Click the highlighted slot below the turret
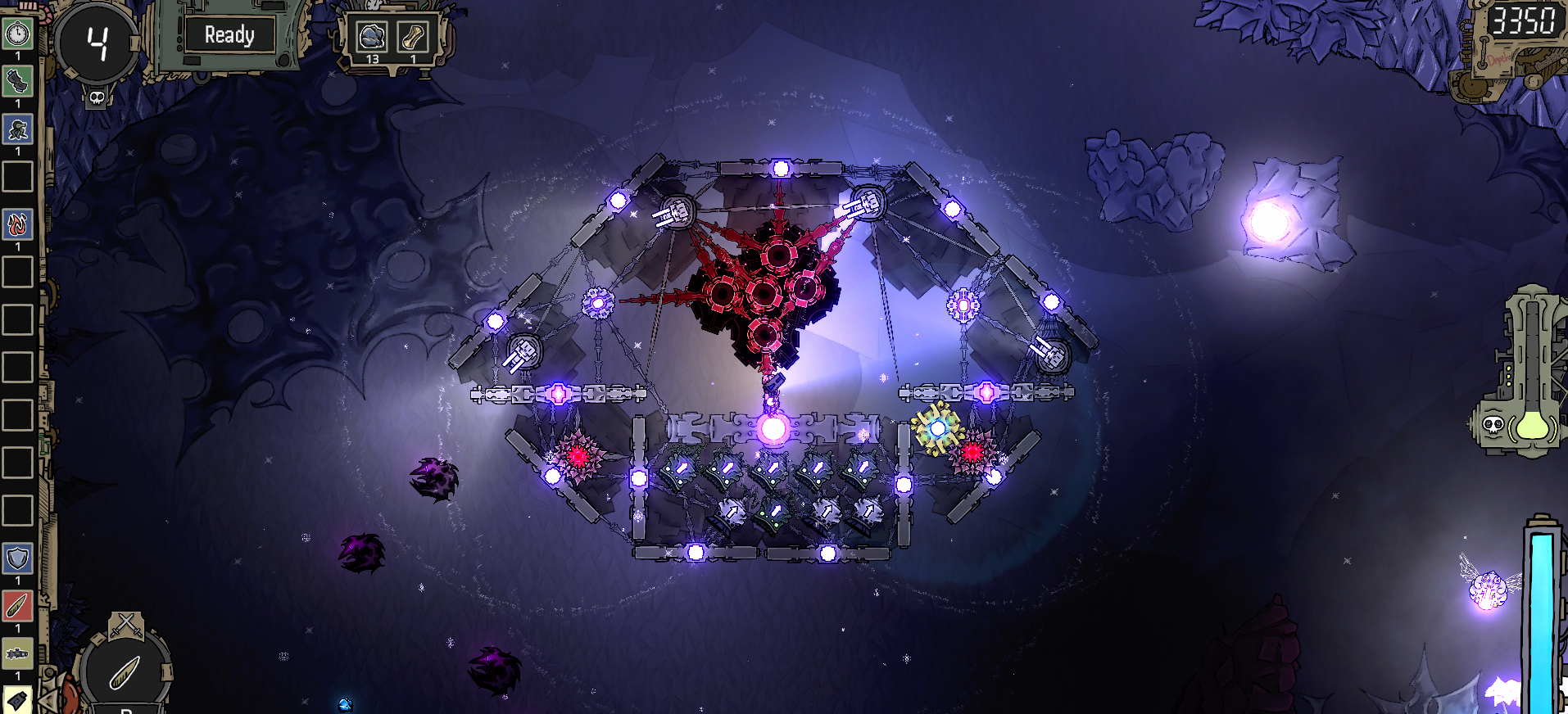The width and height of the screenshot is (1568, 714). 17,700
